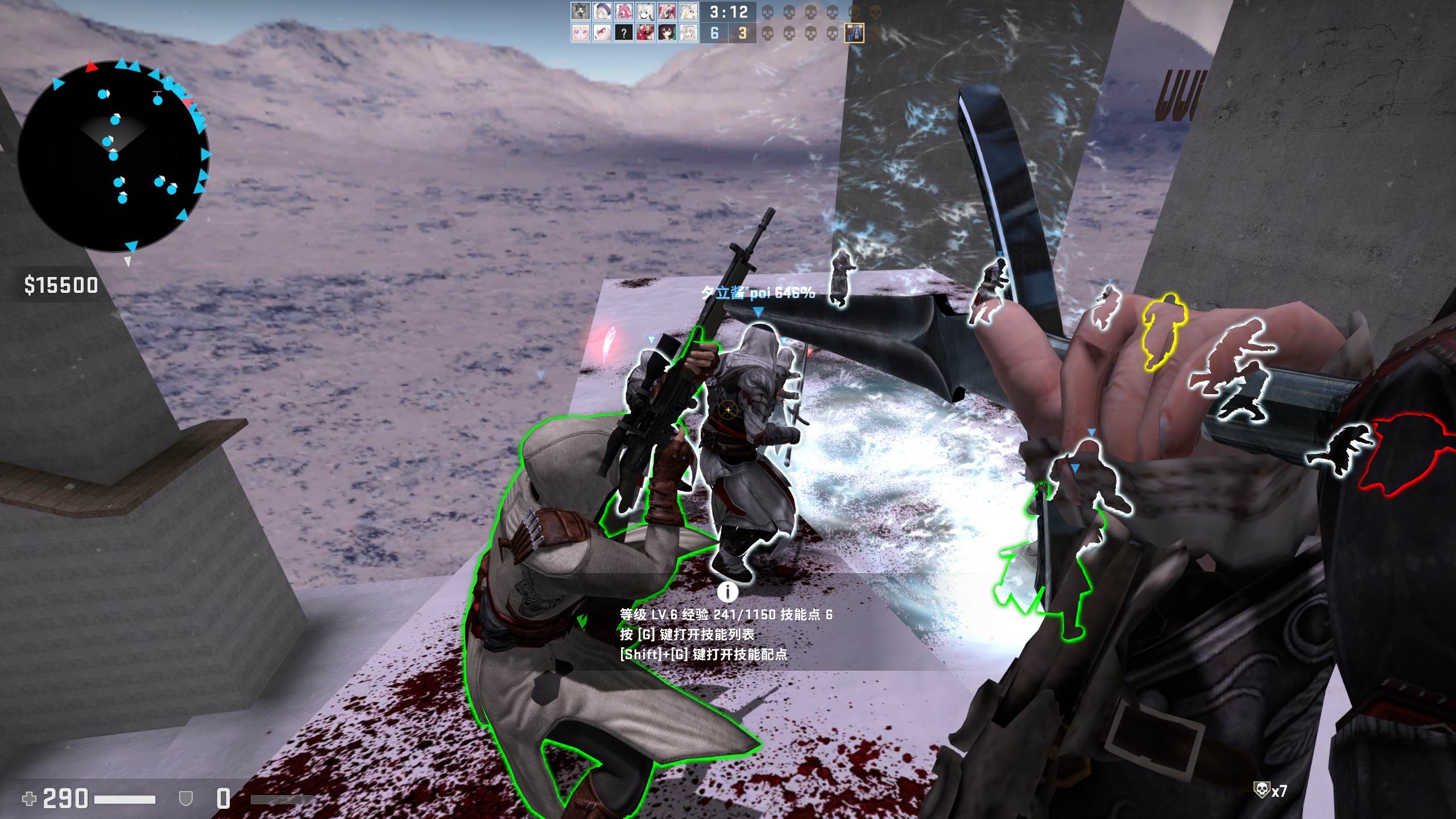Click the gold-bordered surviving enemy avatar

[x=854, y=33]
